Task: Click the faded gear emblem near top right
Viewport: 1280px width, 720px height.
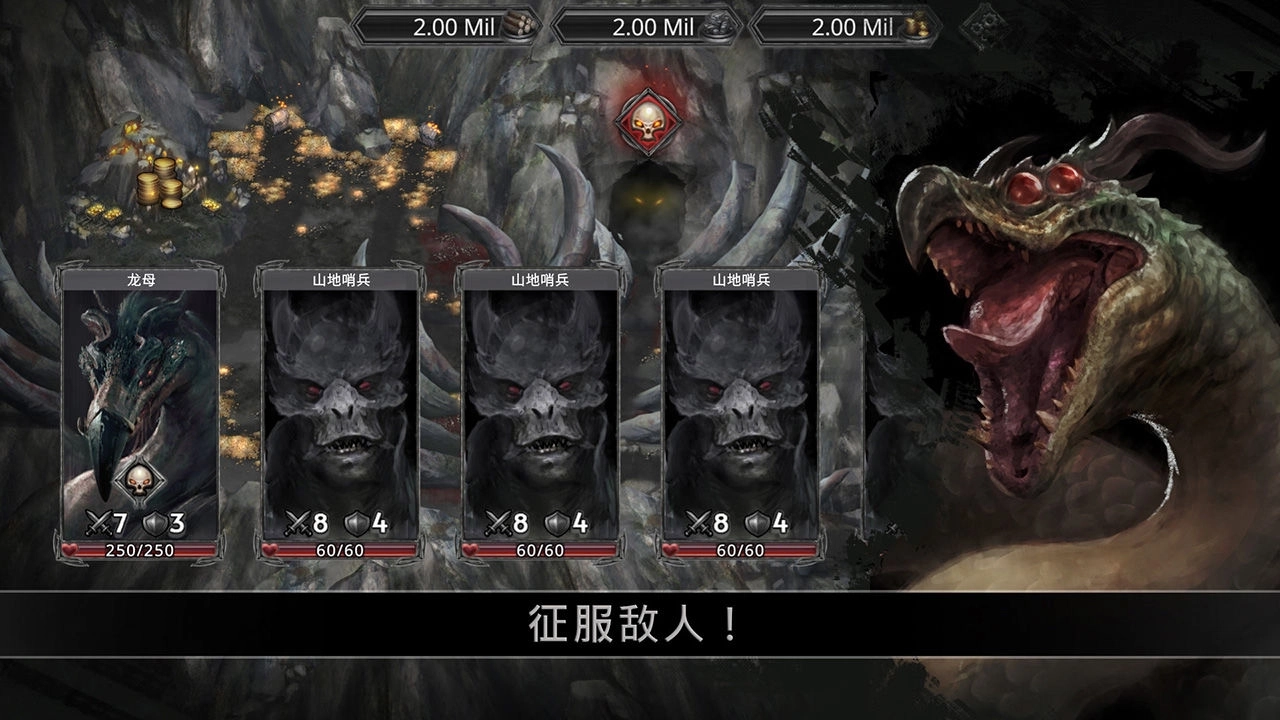Action: coord(985,28)
